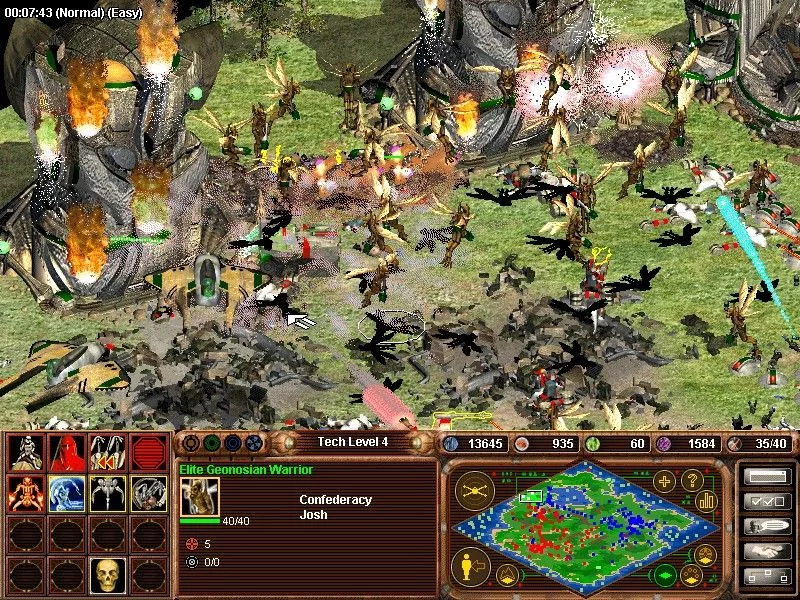Select the Elite Geonosian Warrior portrait

tap(199, 497)
